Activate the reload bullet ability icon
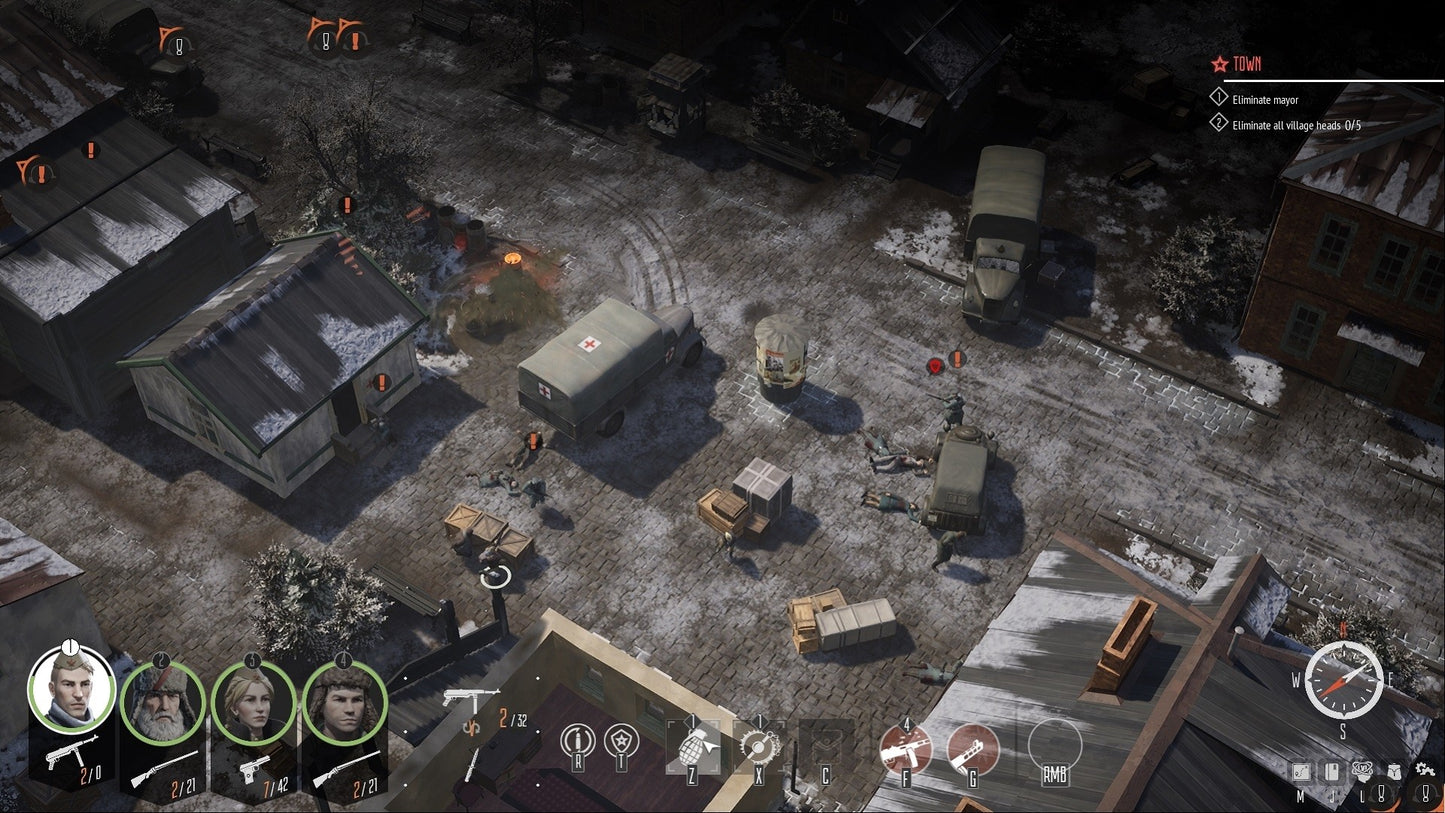 click(577, 741)
